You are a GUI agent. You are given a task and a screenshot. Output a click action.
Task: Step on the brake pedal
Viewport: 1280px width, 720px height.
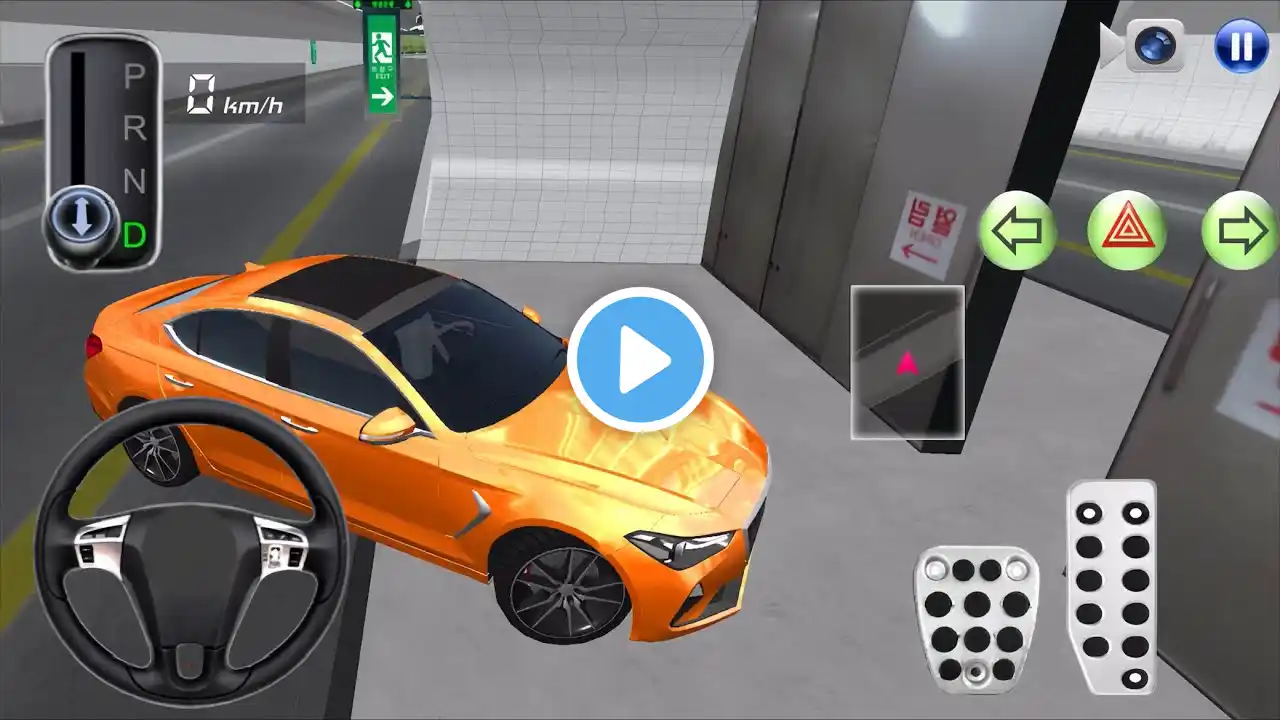[x=975, y=618]
